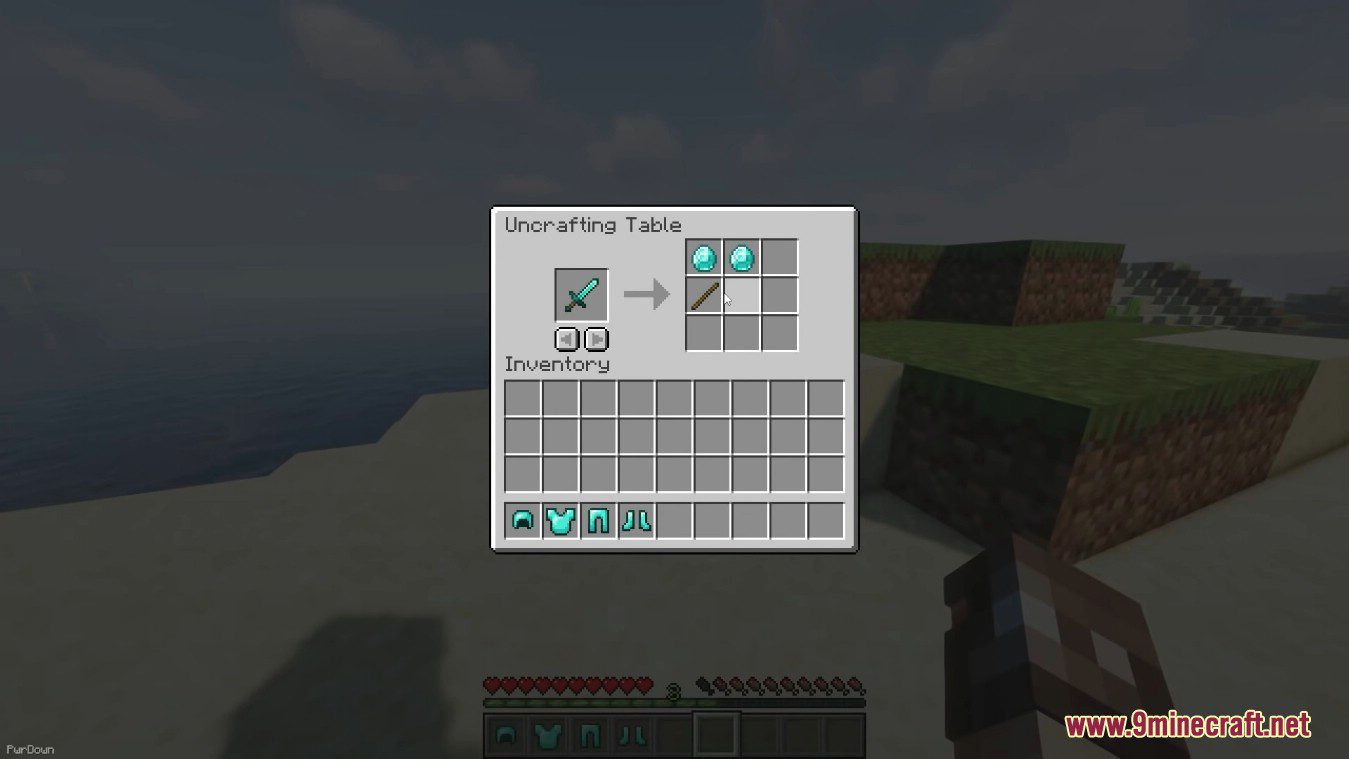Click the left recipe navigation arrow button
Viewport: 1349px width, 759px height.
(x=566, y=339)
